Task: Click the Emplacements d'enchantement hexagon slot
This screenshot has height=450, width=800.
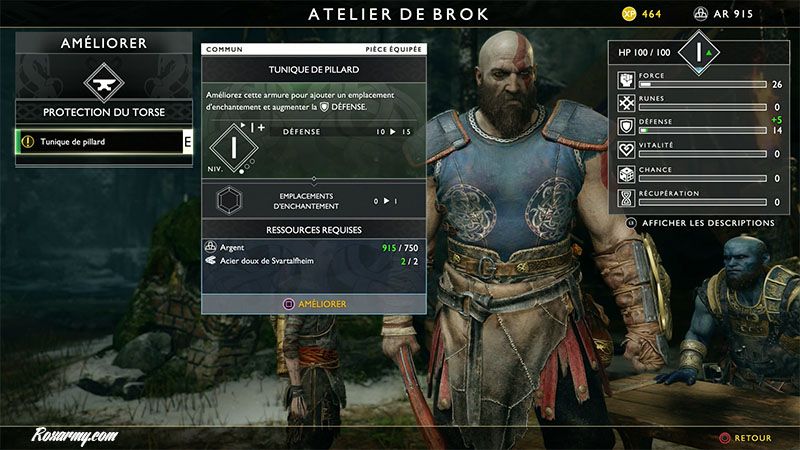Action: pos(231,200)
